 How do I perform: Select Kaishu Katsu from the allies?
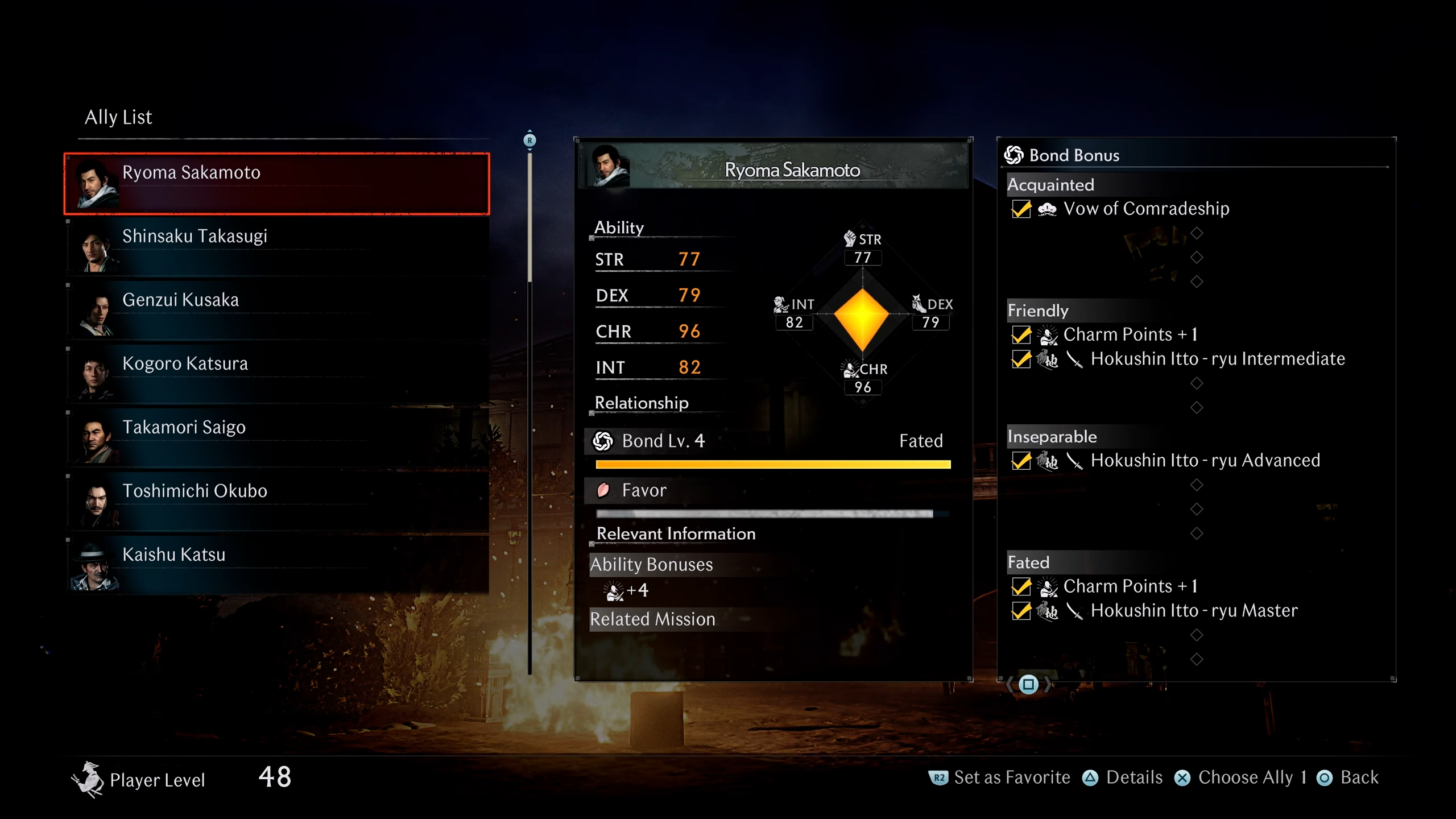tap(276, 566)
